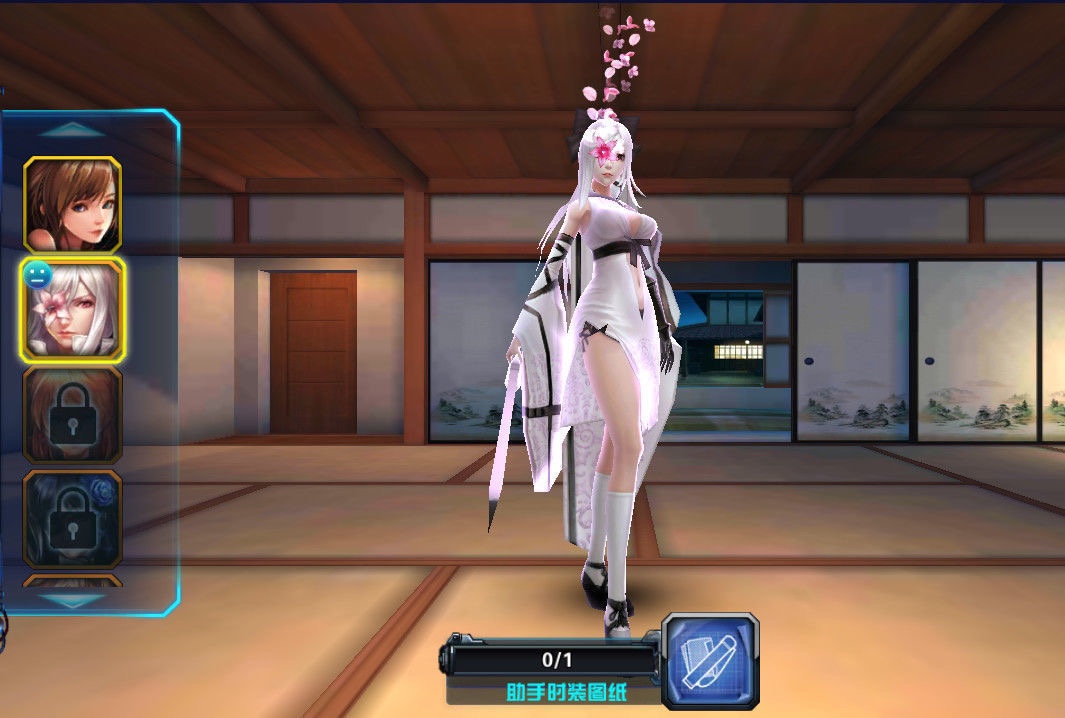Select the locked character slot without a rose
Viewport: 1065px width, 718px height.
[x=73, y=415]
